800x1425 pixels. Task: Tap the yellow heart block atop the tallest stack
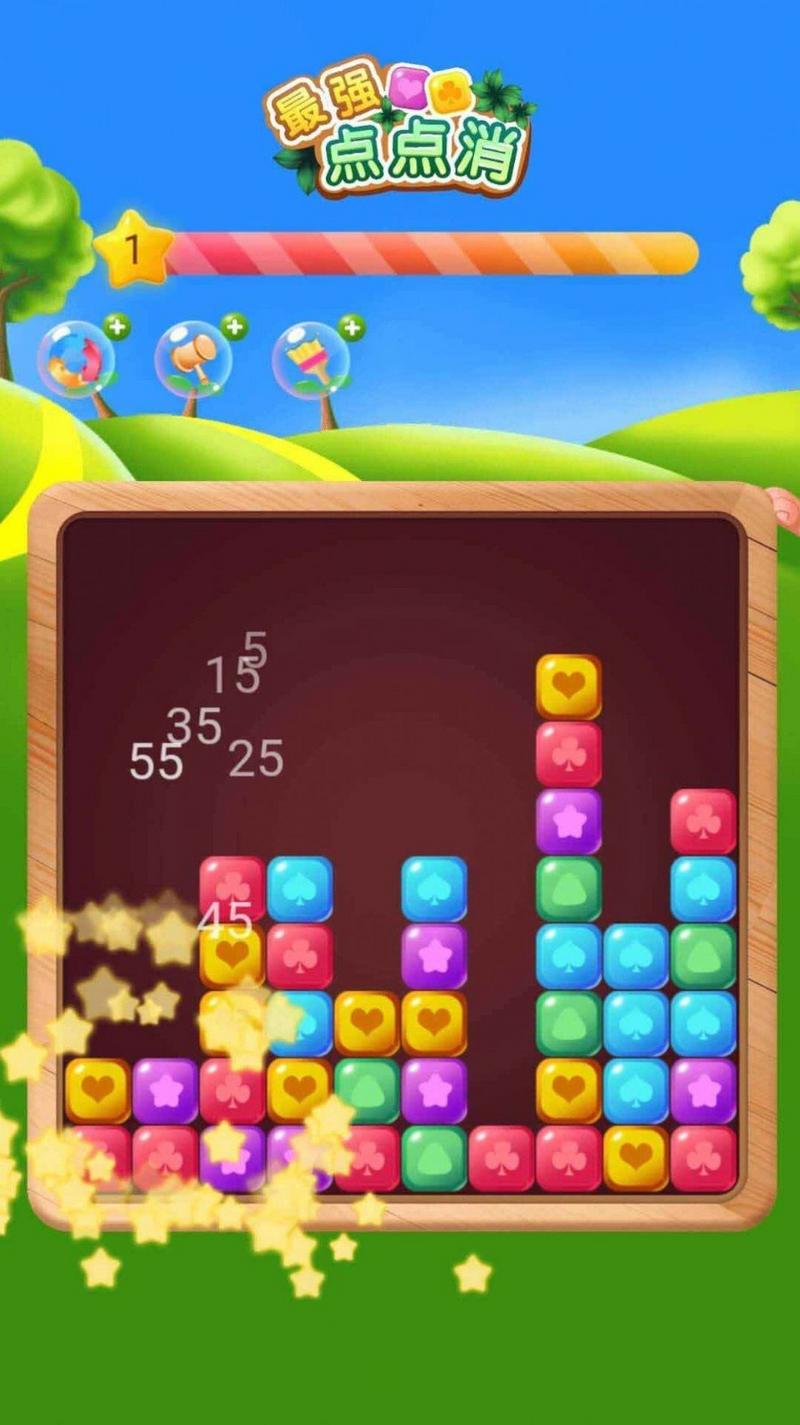pyautogui.click(x=568, y=687)
